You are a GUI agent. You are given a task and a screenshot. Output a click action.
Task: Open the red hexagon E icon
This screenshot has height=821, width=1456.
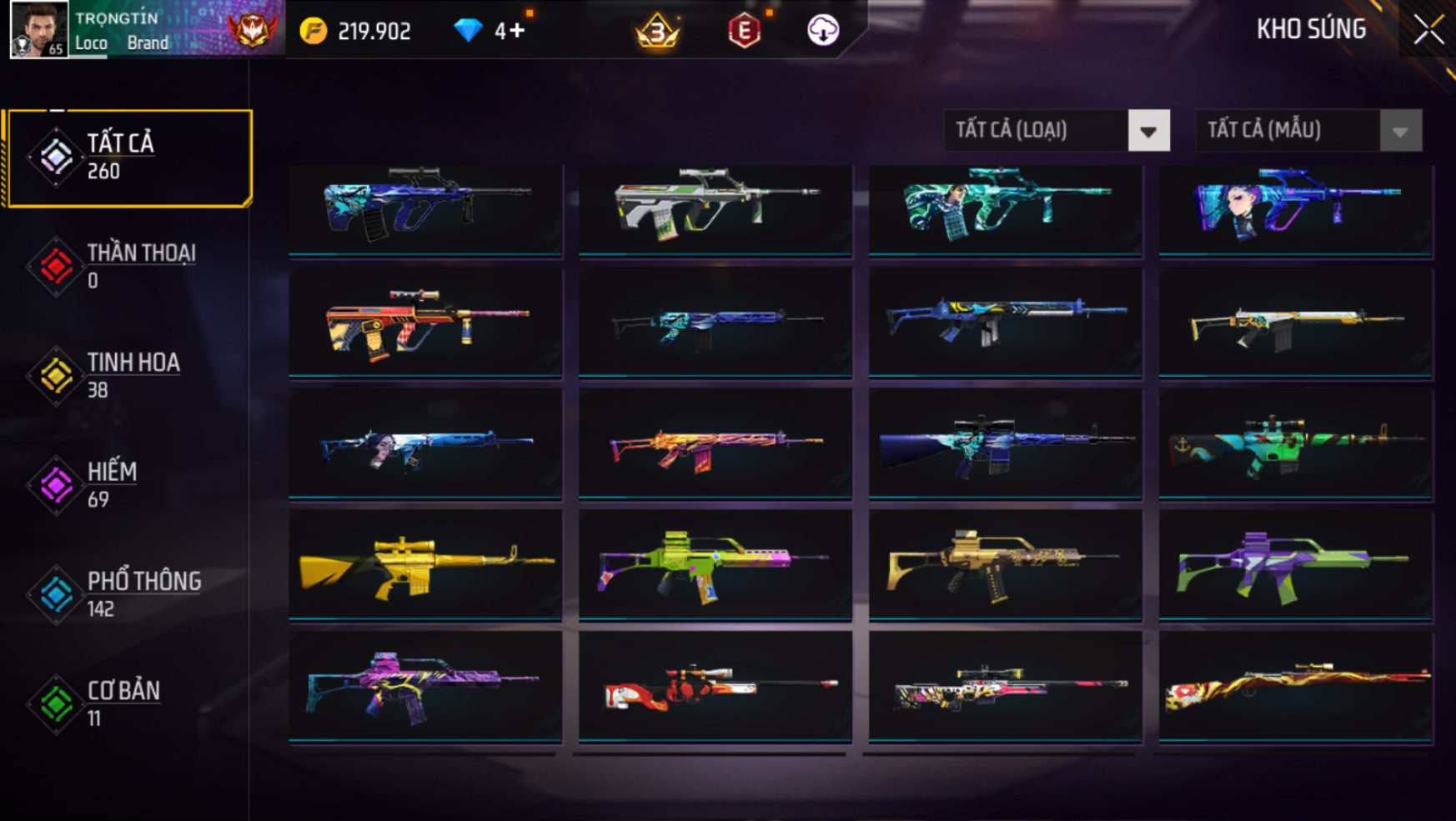(744, 32)
